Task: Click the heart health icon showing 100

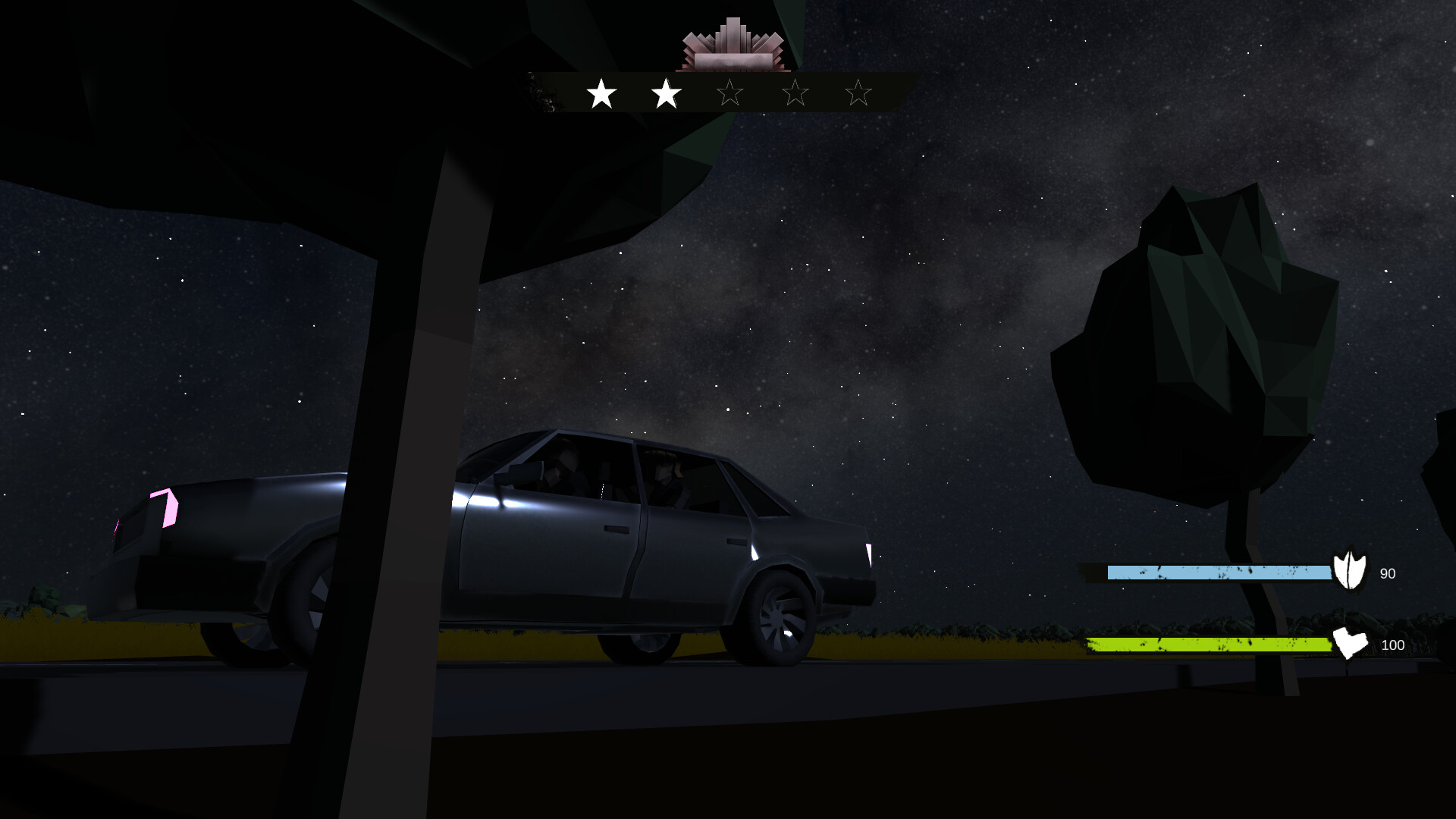Action: pos(1352,645)
